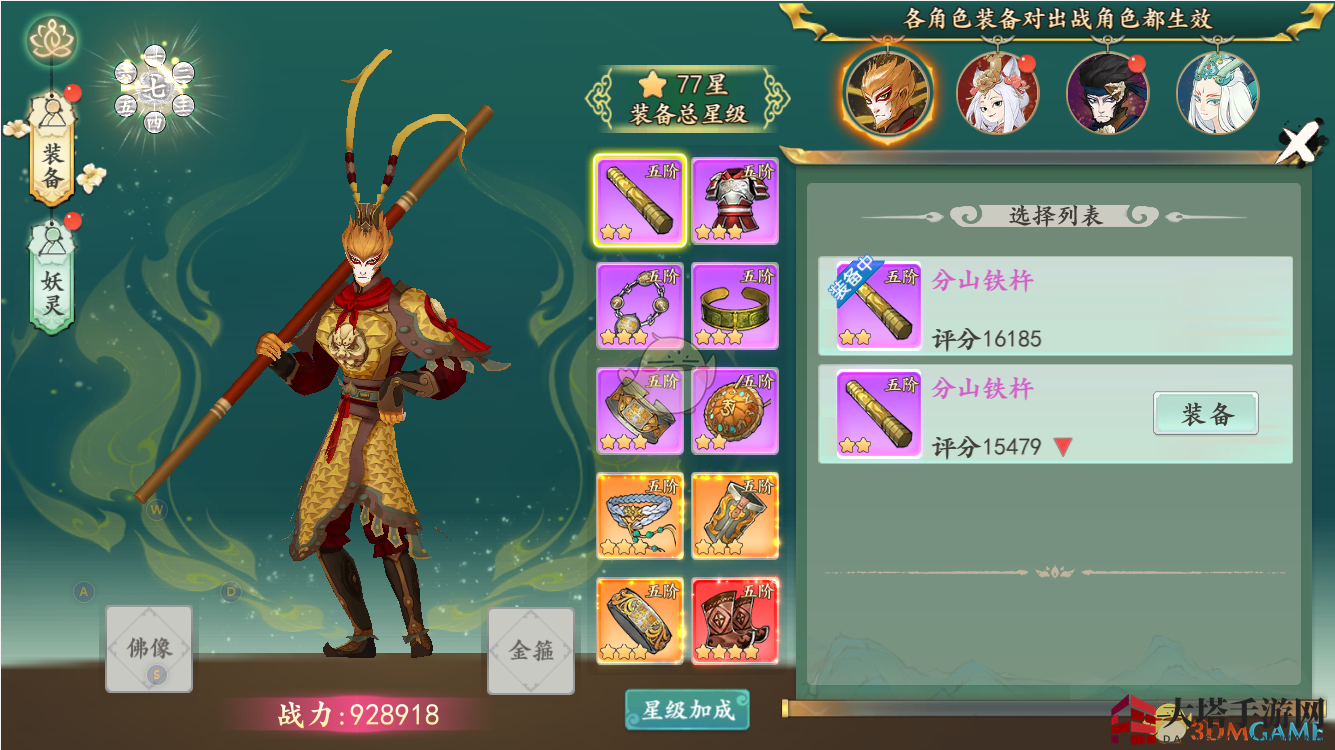Select the red armor equipment slot
Image resolution: width=1335 pixels, height=750 pixels.
(x=733, y=200)
